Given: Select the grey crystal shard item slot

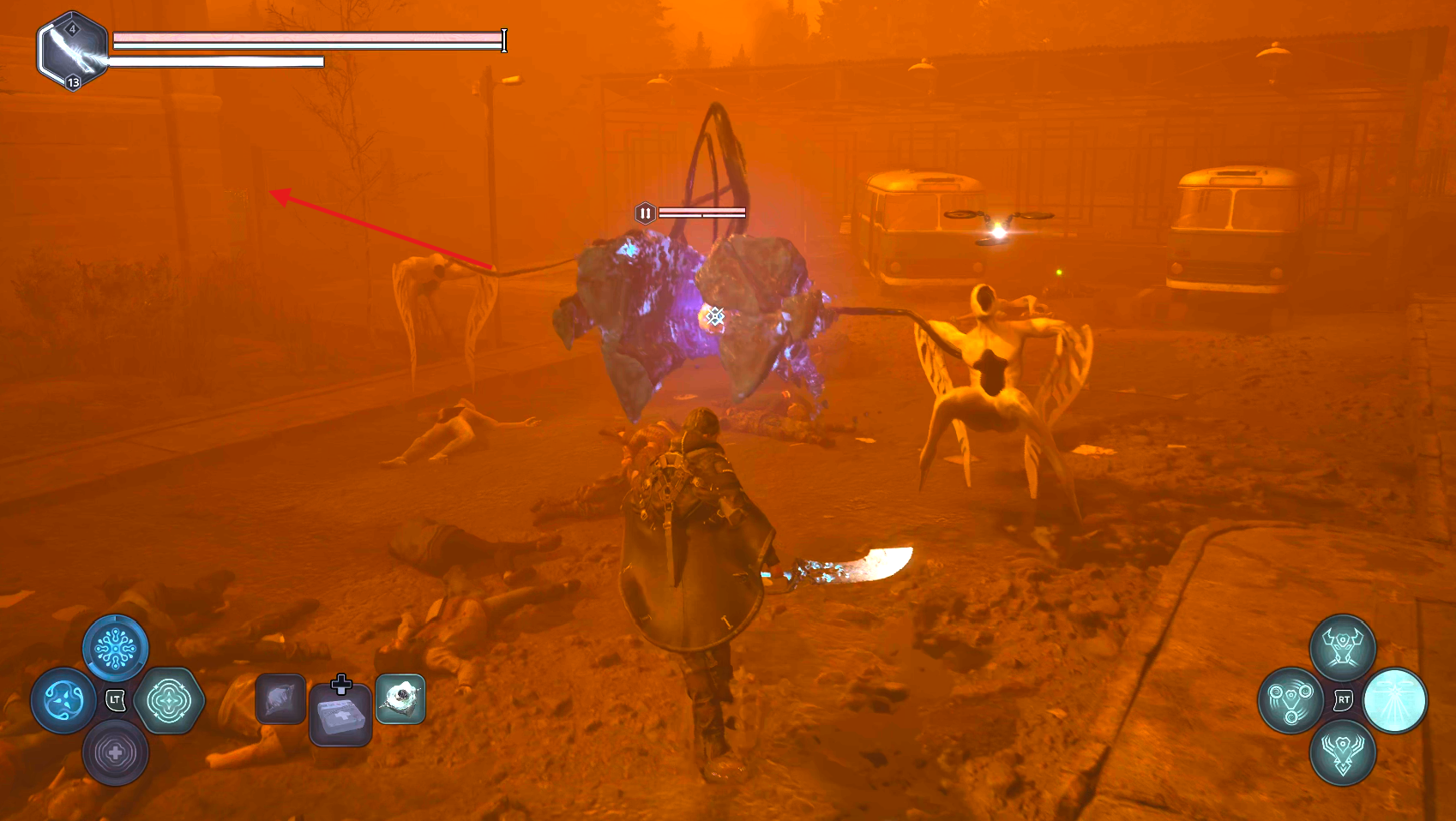Looking at the screenshot, I should (280, 699).
